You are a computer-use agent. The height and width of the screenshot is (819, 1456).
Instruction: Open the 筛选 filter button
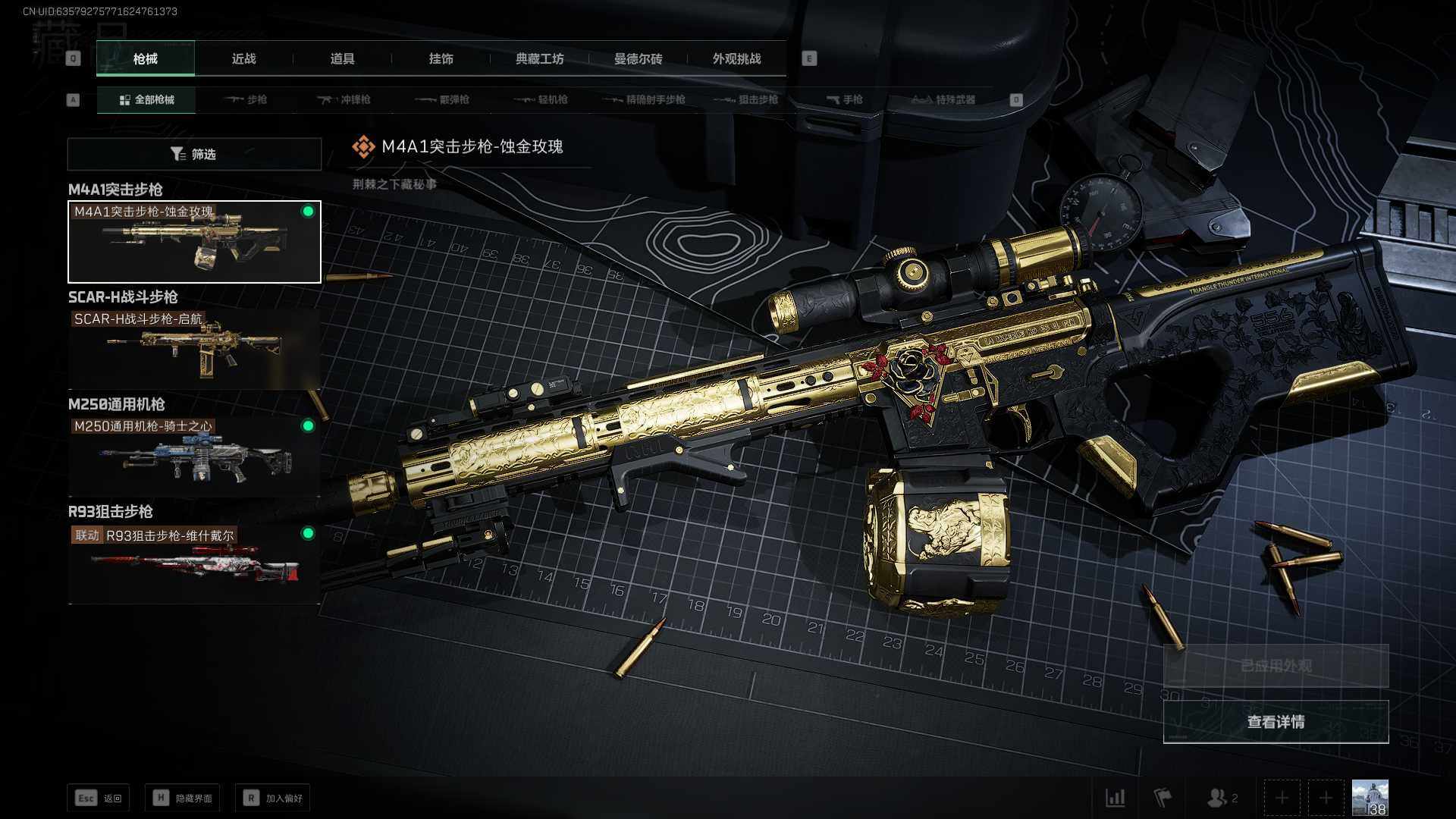(194, 154)
